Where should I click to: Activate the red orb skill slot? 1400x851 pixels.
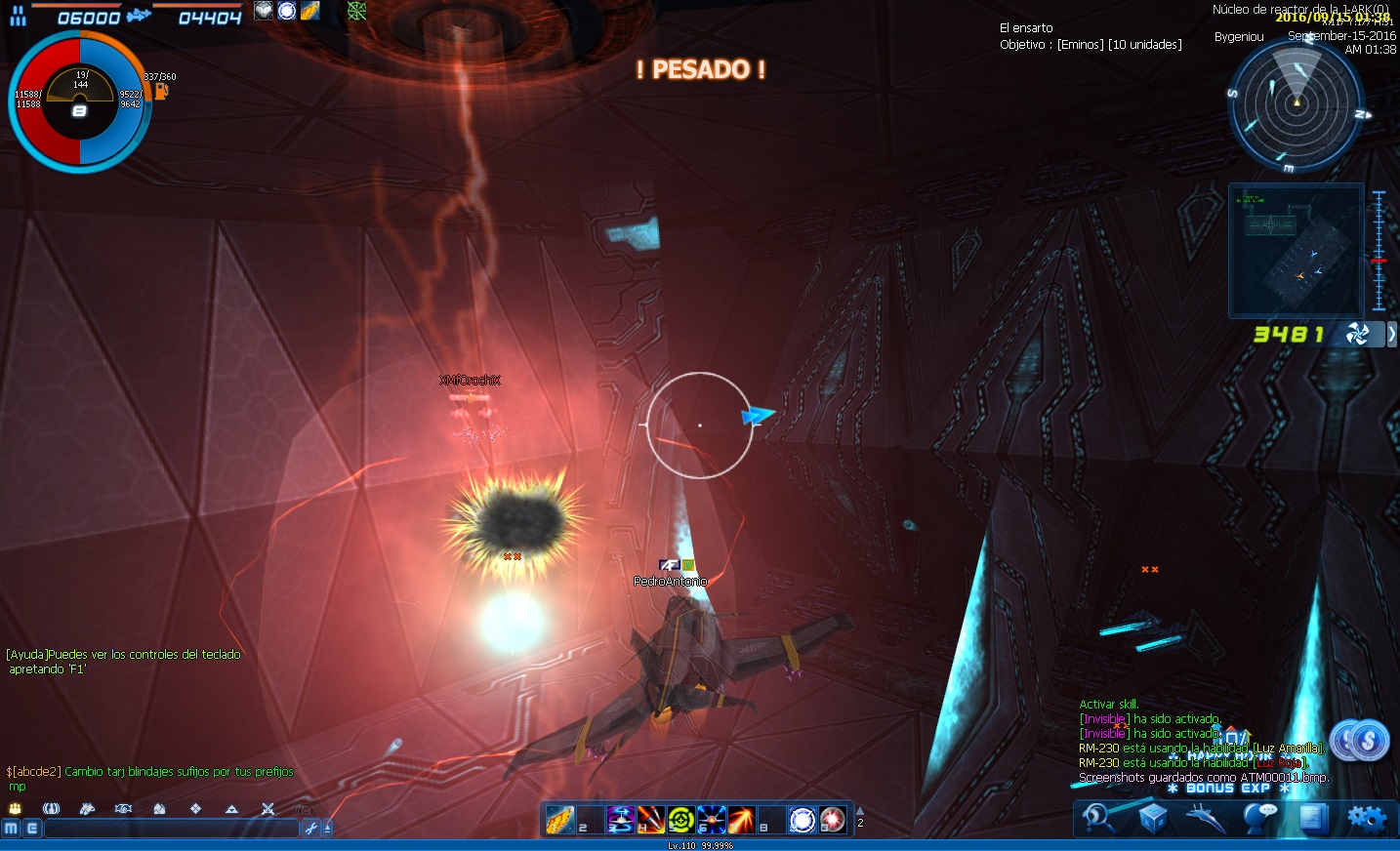(x=833, y=820)
